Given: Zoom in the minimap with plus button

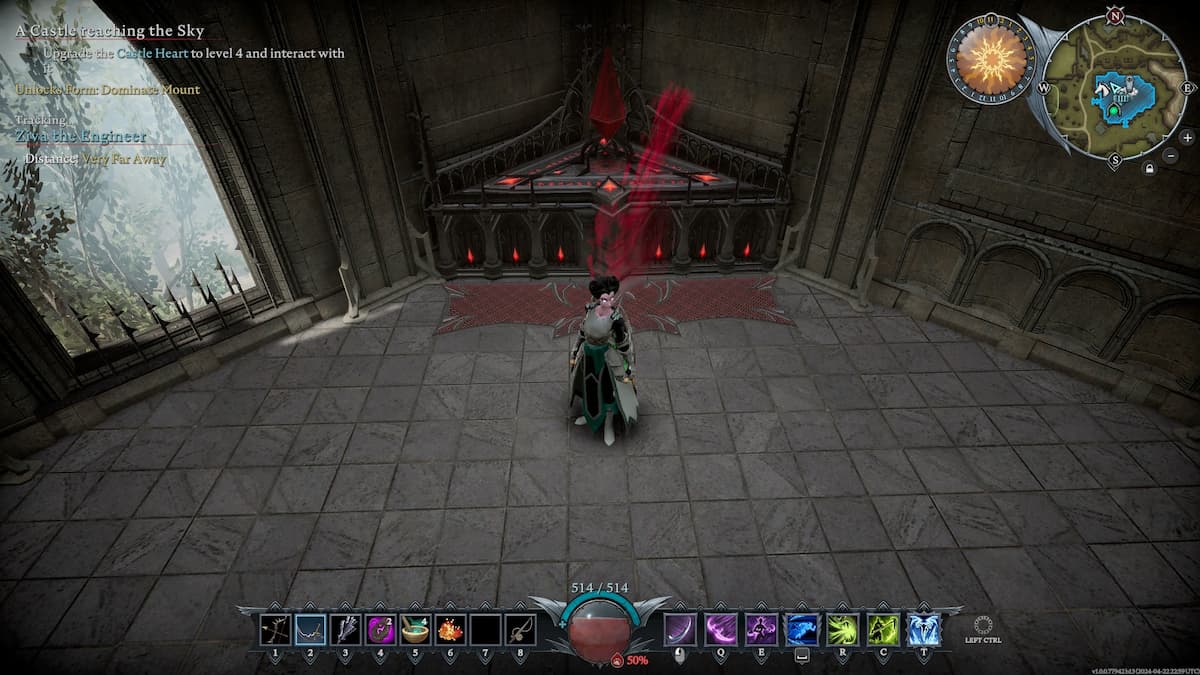Looking at the screenshot, I should (x=1187, y=137).
